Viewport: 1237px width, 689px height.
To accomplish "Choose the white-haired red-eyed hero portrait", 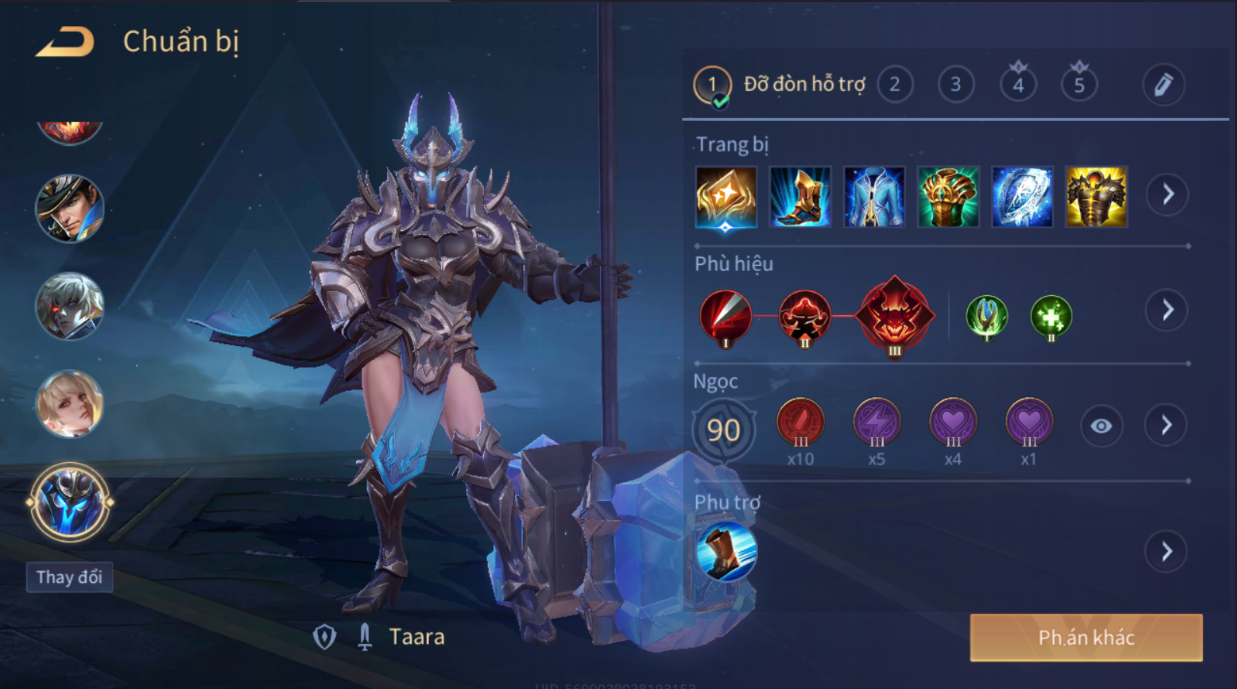I will [x=70, y=306].
